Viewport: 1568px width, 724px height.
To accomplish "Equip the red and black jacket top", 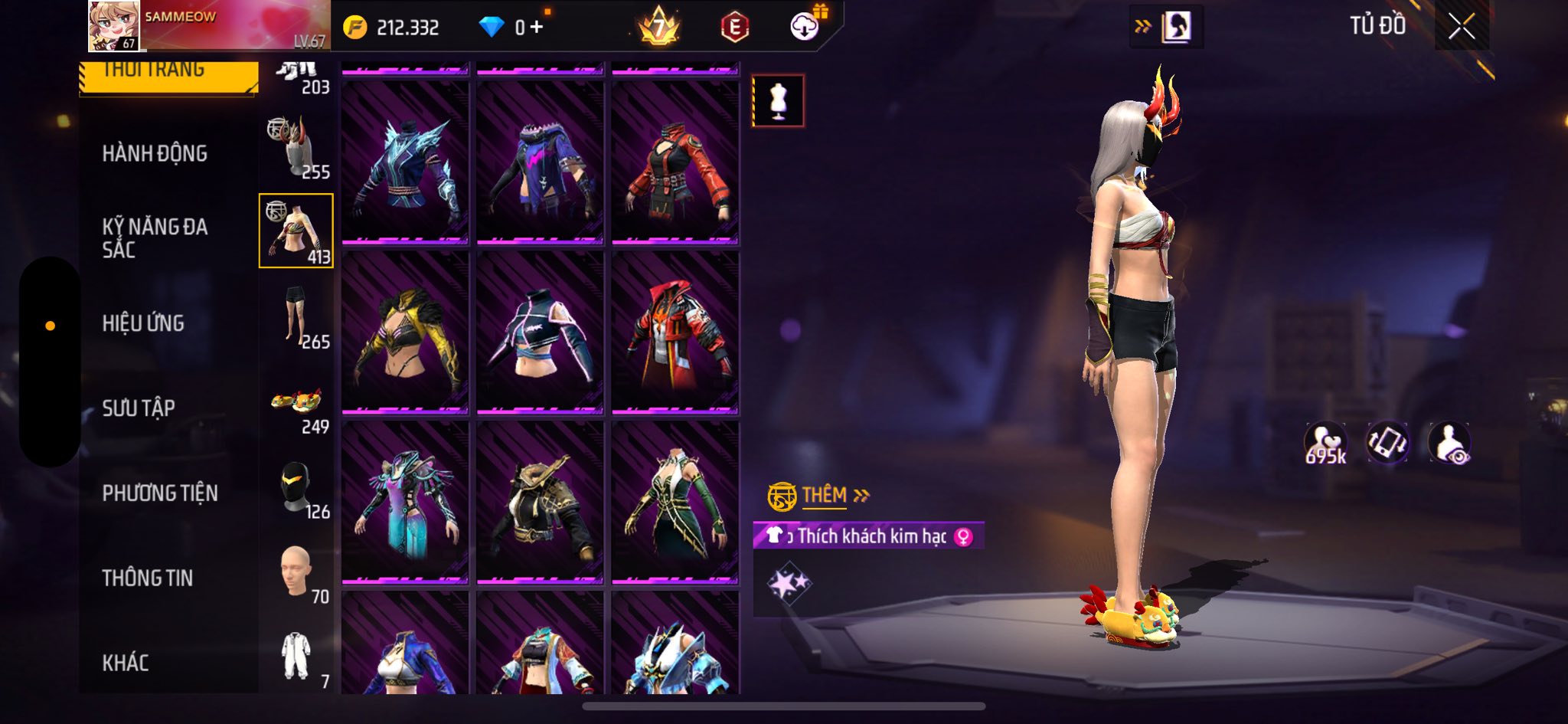I will 675,163.
